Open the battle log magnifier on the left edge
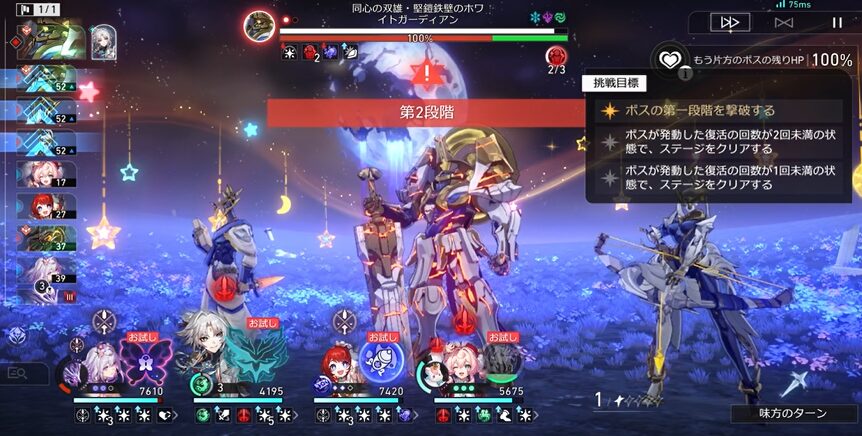This screenshot has width=862, height=436. tap(18, 374)
